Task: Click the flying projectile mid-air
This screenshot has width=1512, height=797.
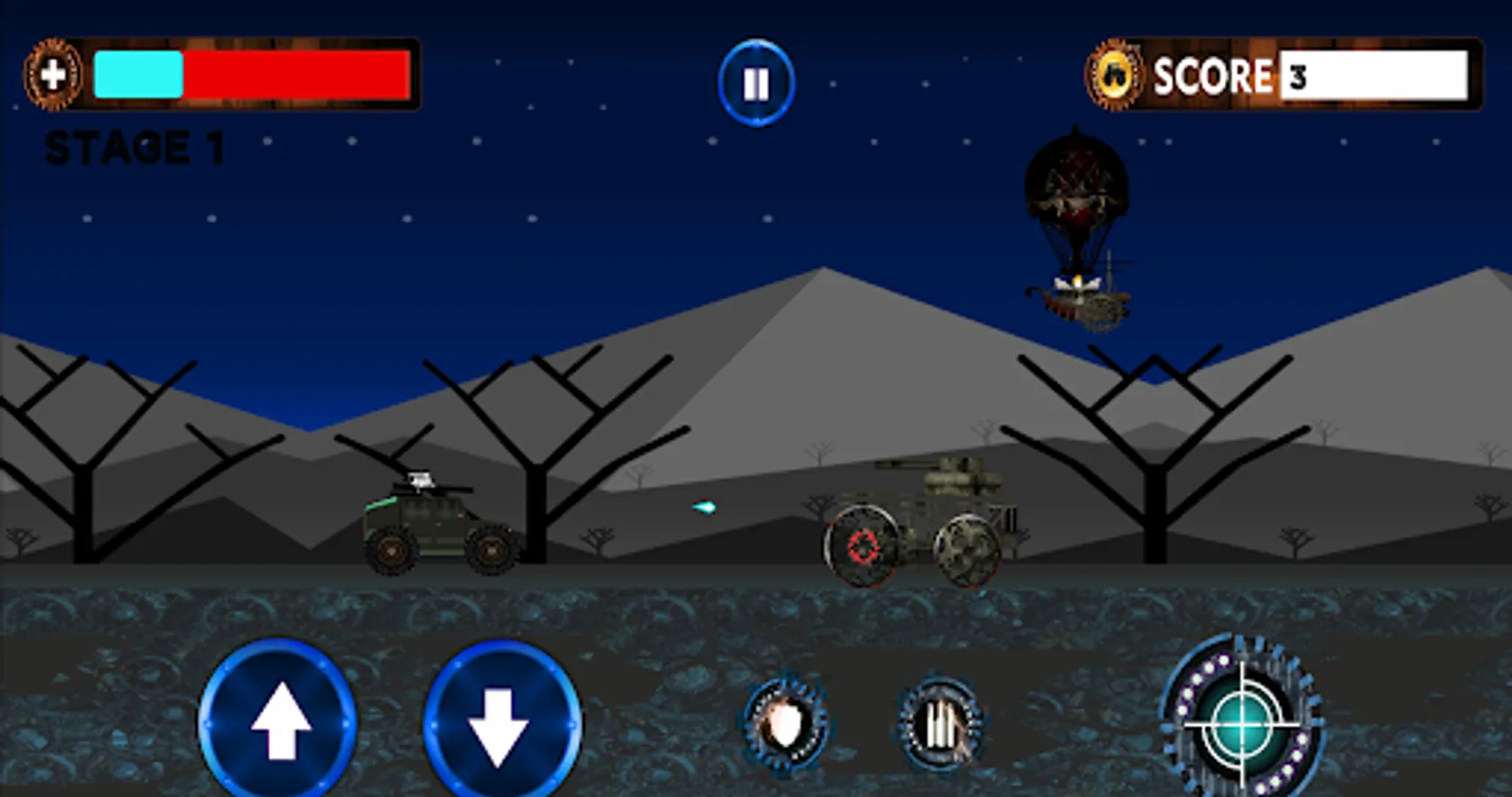Action: (704, 509)
